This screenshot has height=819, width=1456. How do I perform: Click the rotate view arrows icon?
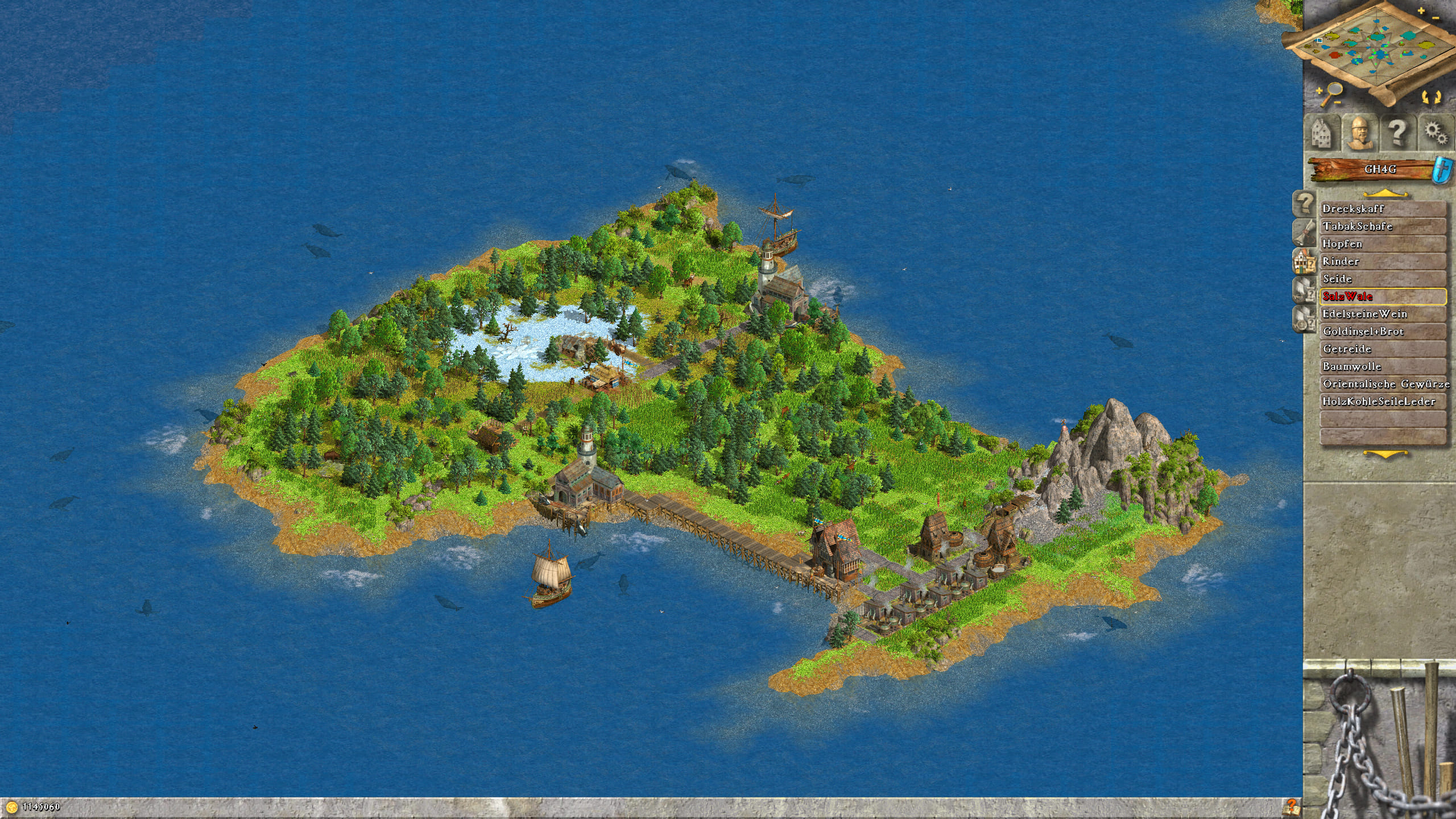[1432, 97]
